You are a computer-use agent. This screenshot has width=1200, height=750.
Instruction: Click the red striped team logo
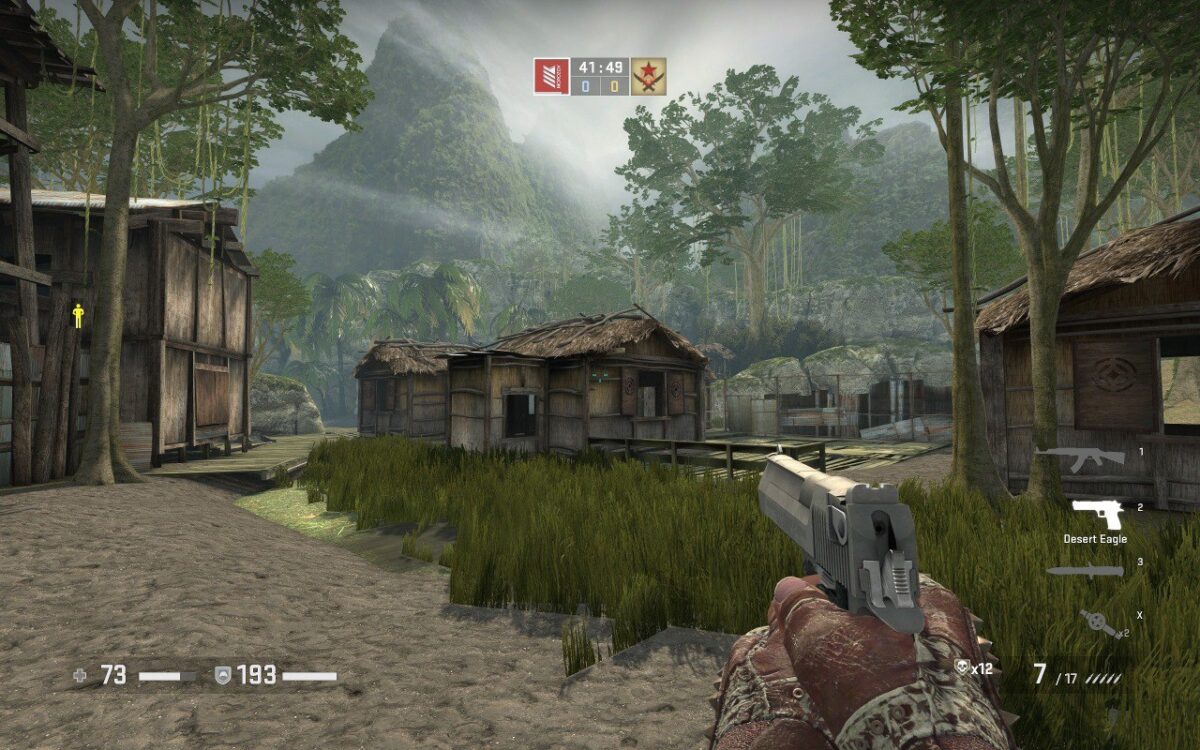(x=551, y=77)
